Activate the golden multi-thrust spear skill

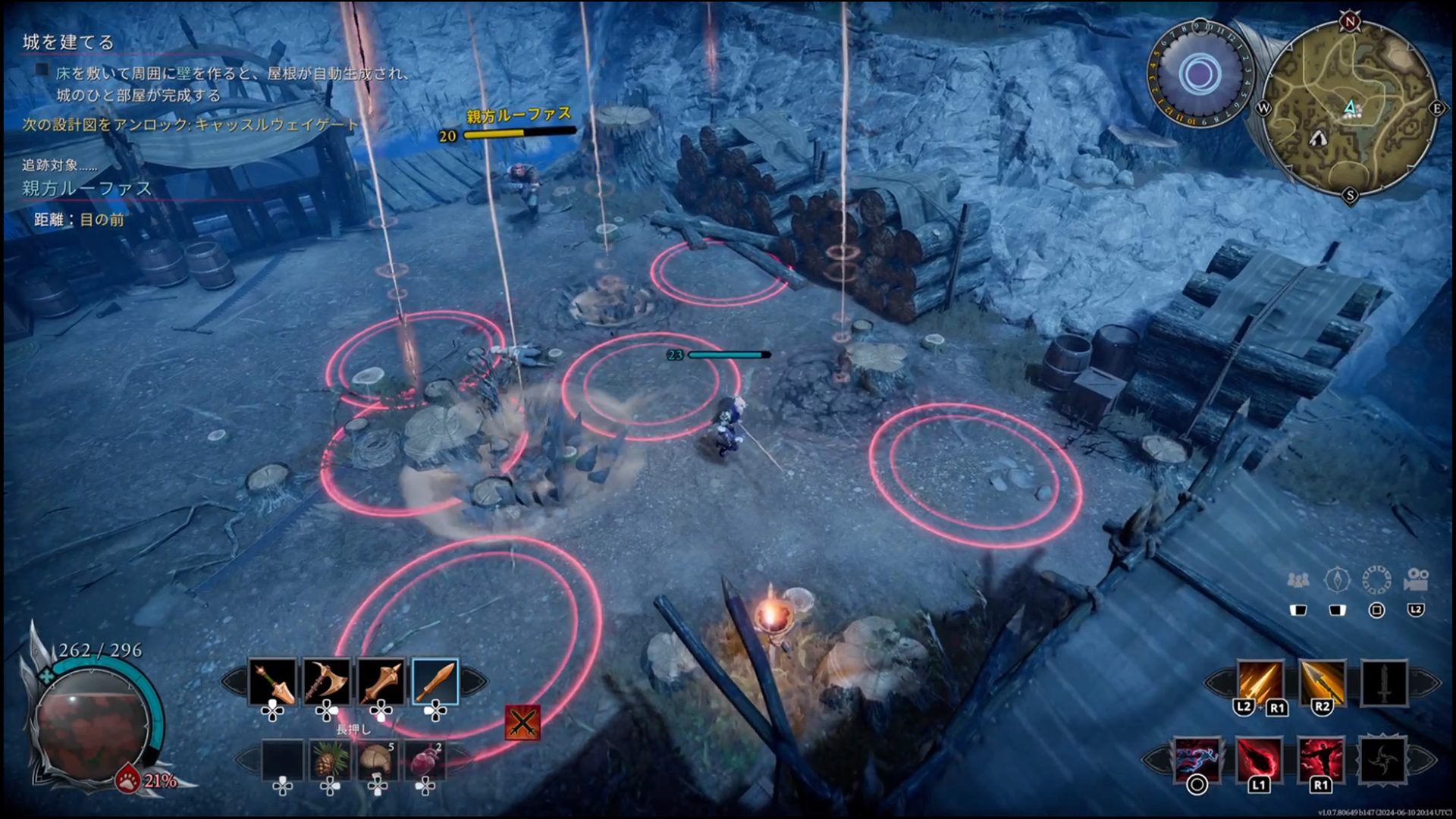click(x=1260, y=683)
